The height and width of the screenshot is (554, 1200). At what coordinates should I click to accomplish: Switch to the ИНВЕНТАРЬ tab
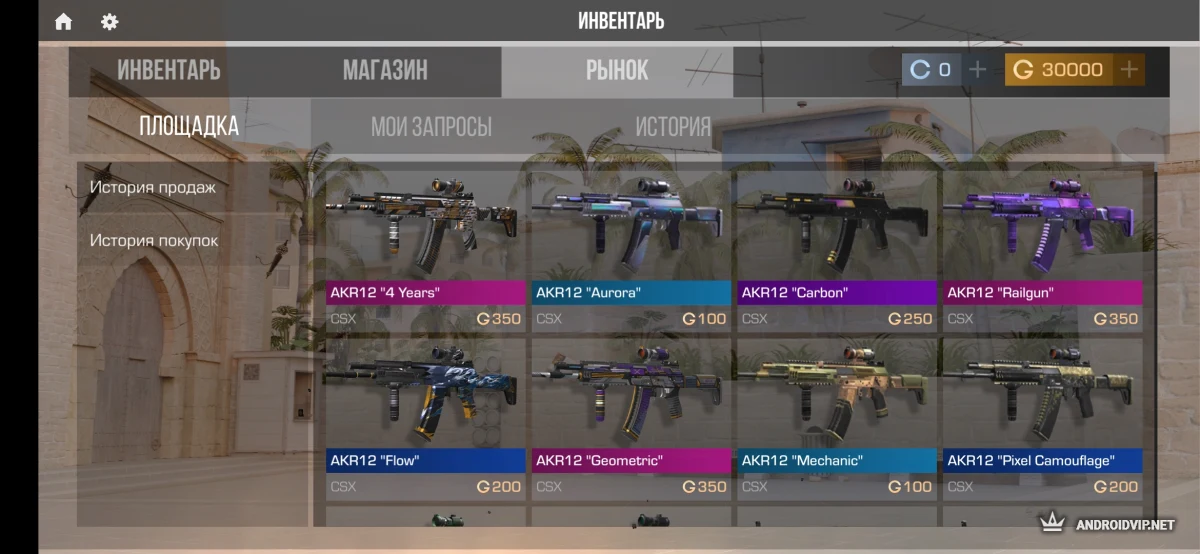tap(169, 70)
